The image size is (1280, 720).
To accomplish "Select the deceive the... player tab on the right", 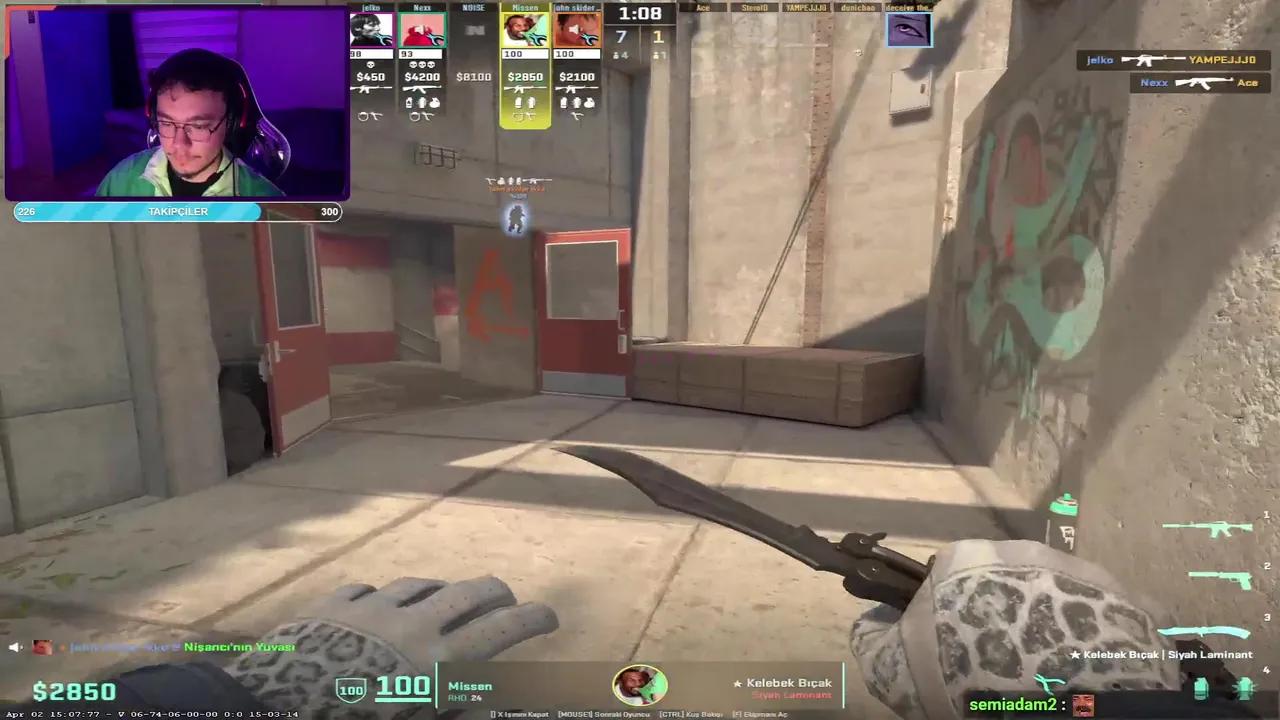I will click(908, 28).
